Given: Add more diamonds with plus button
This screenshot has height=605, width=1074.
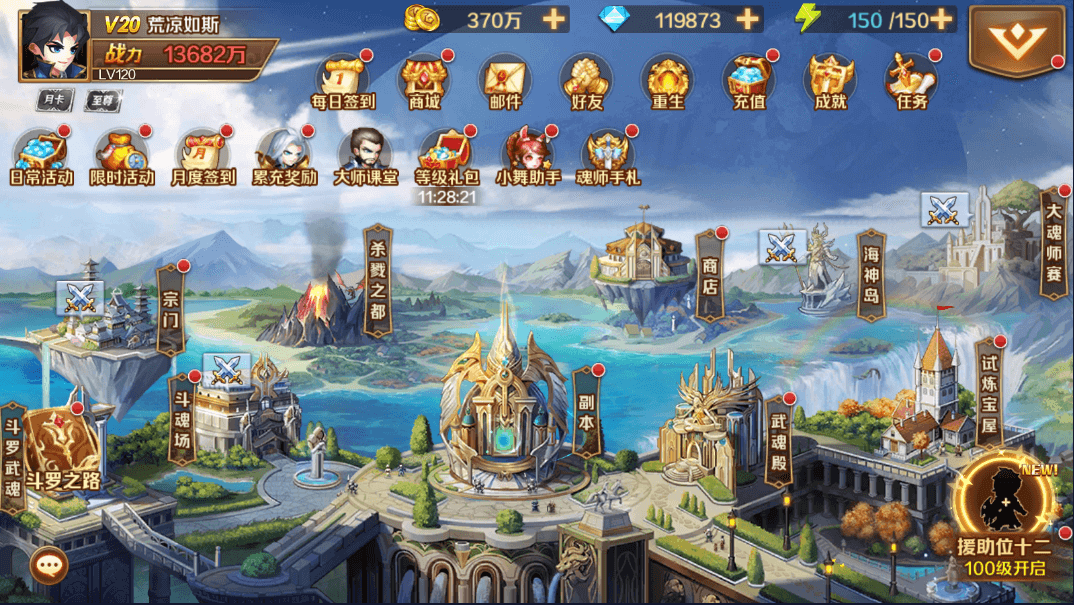Looking at the screenshot, I should click(x=747, y=19).
